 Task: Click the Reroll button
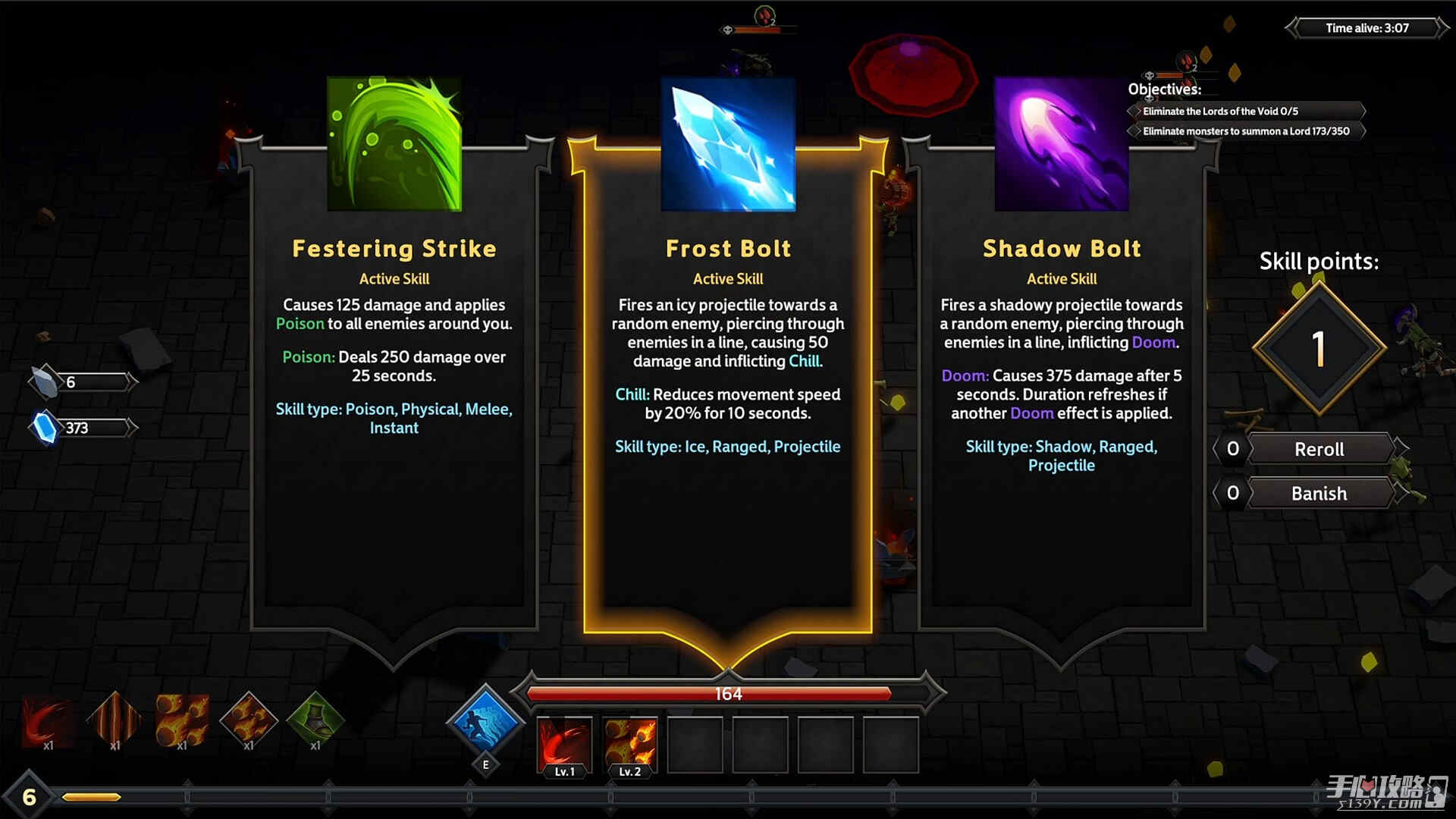(x=1319, y=449)
